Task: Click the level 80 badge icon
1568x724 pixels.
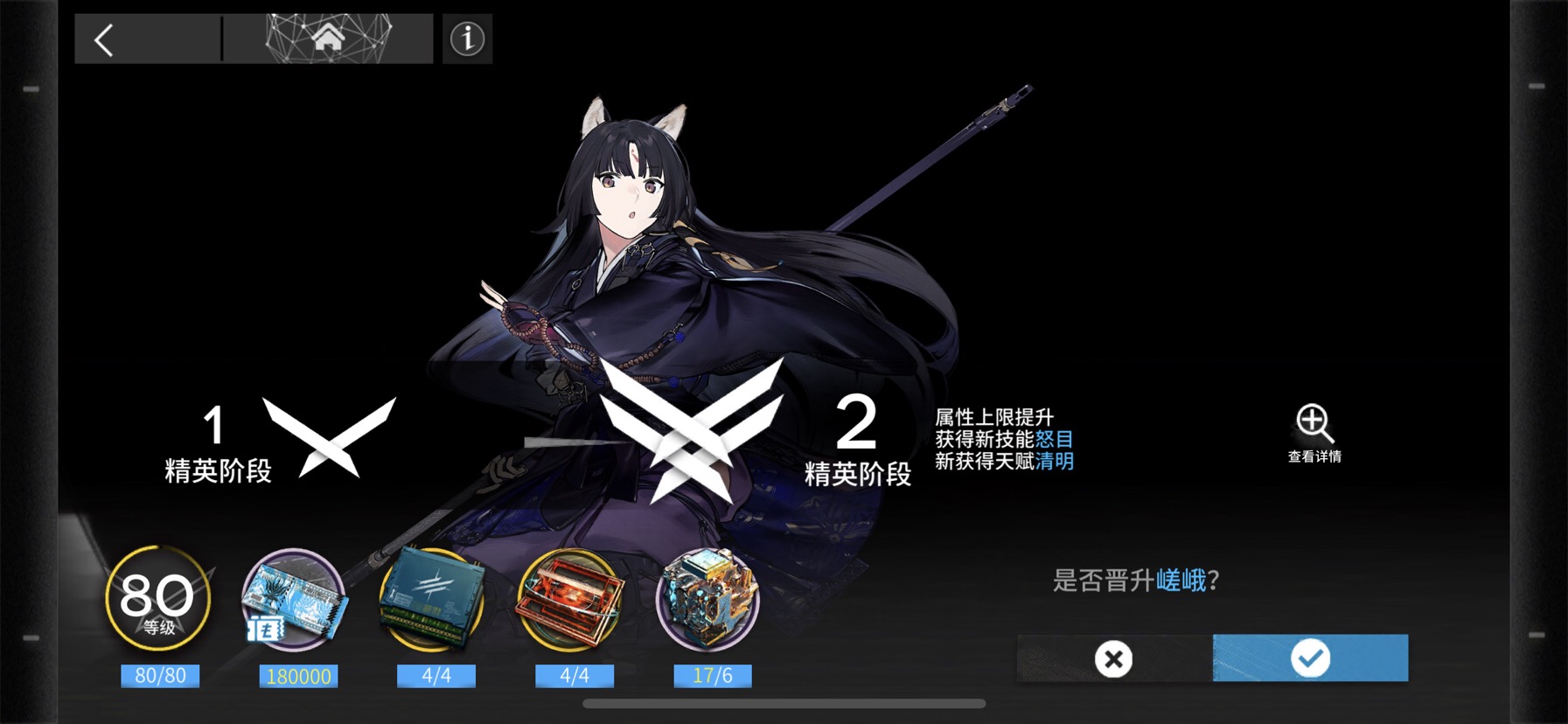Action: pyautogui.click(x=160, y=596)
